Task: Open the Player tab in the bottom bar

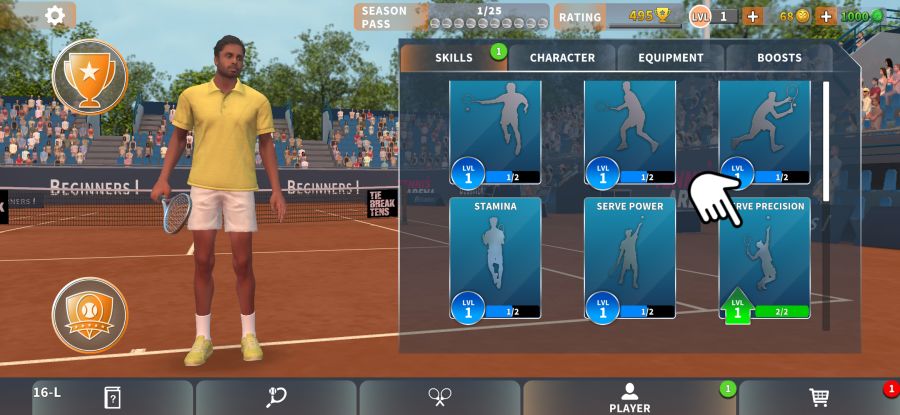Action: pyautogui.click(x=629, y=397)
